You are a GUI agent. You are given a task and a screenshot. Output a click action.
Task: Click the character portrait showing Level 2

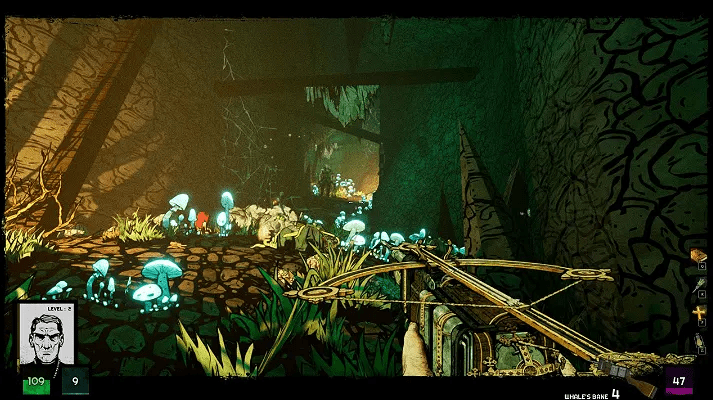[x=45, y=336]
